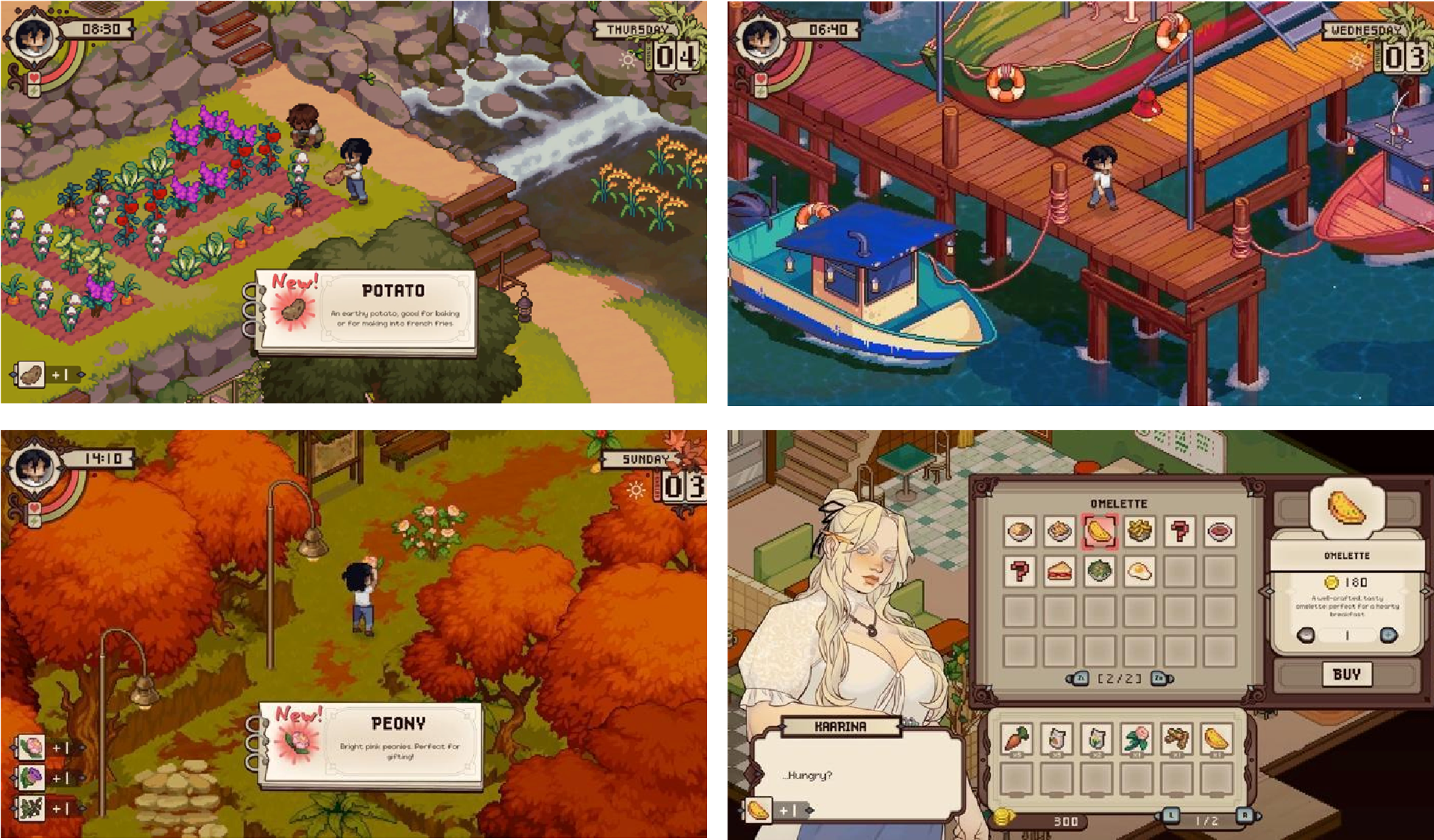Image resolution: width=1434 pixels, height=840 pixels.
Task: Select the question-mark mystery item in the shop
Action: click(1181, 532)
